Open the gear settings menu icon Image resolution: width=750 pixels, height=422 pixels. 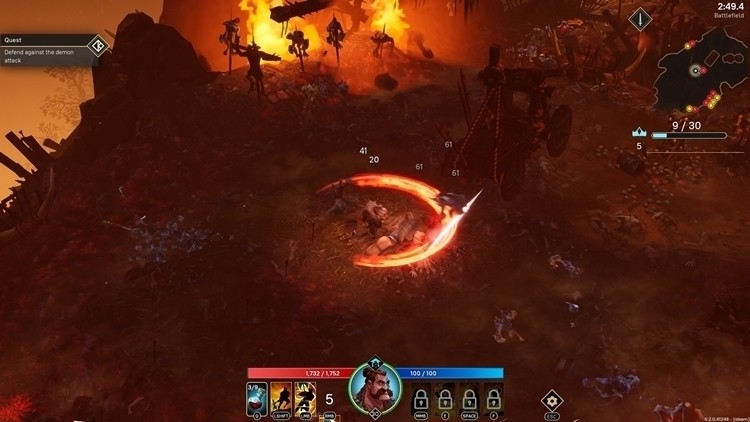coord(552,400)
